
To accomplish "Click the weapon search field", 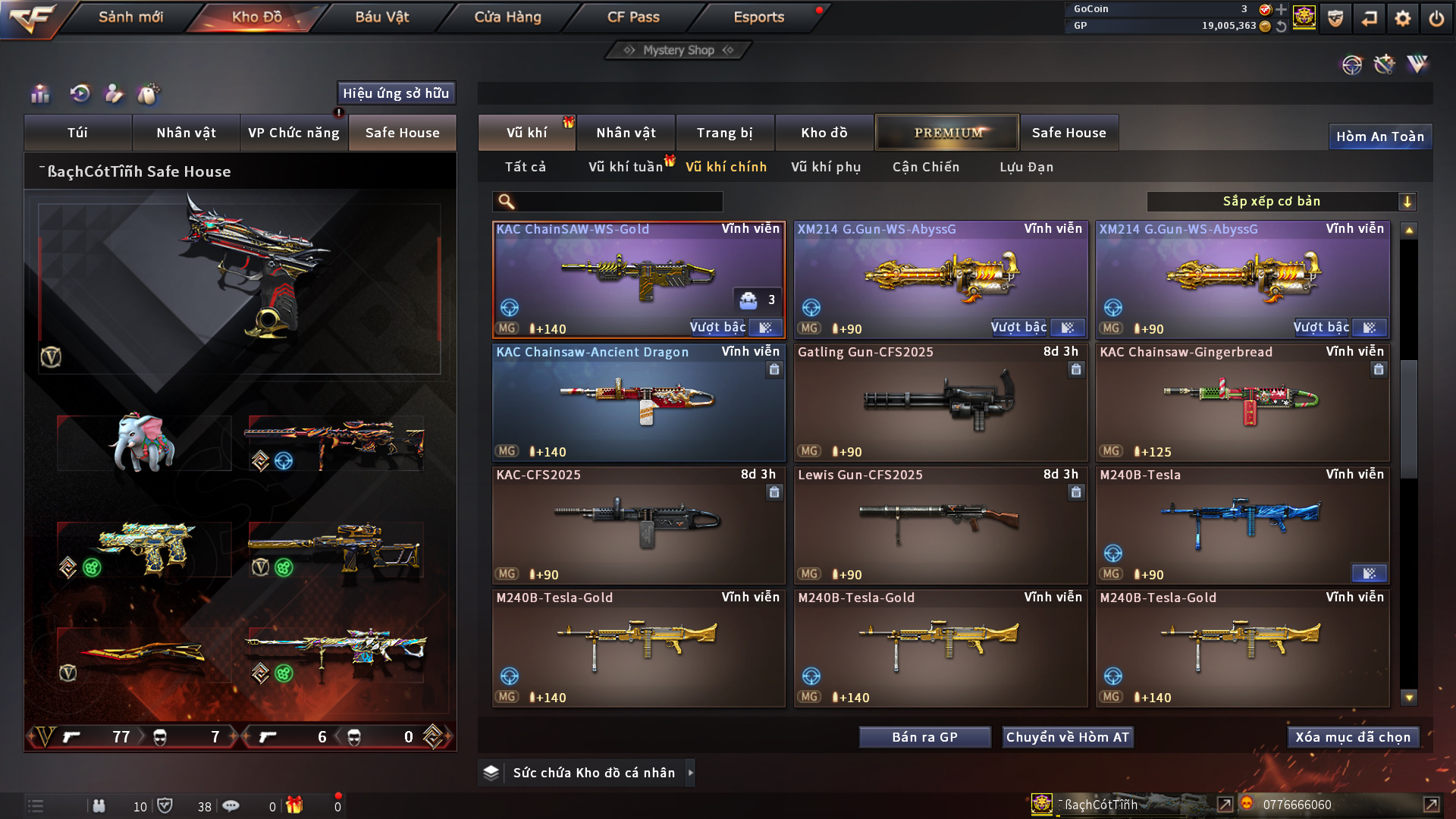I will click(618, 202).
